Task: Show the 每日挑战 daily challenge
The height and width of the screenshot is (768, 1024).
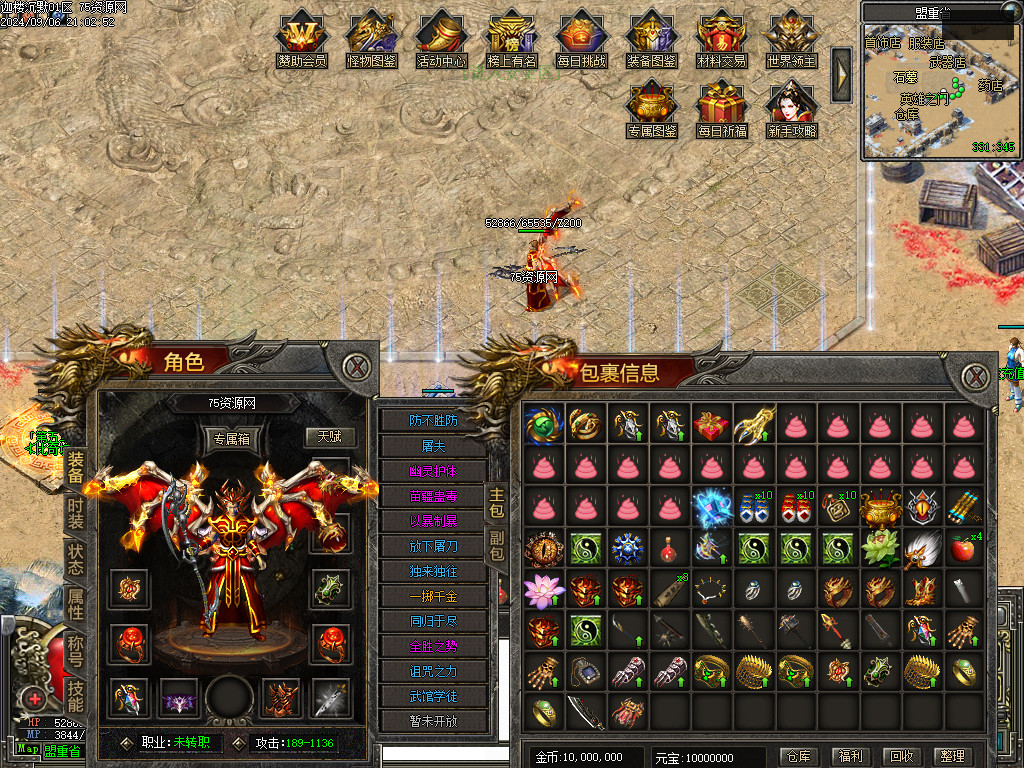Action: (582, 38)
